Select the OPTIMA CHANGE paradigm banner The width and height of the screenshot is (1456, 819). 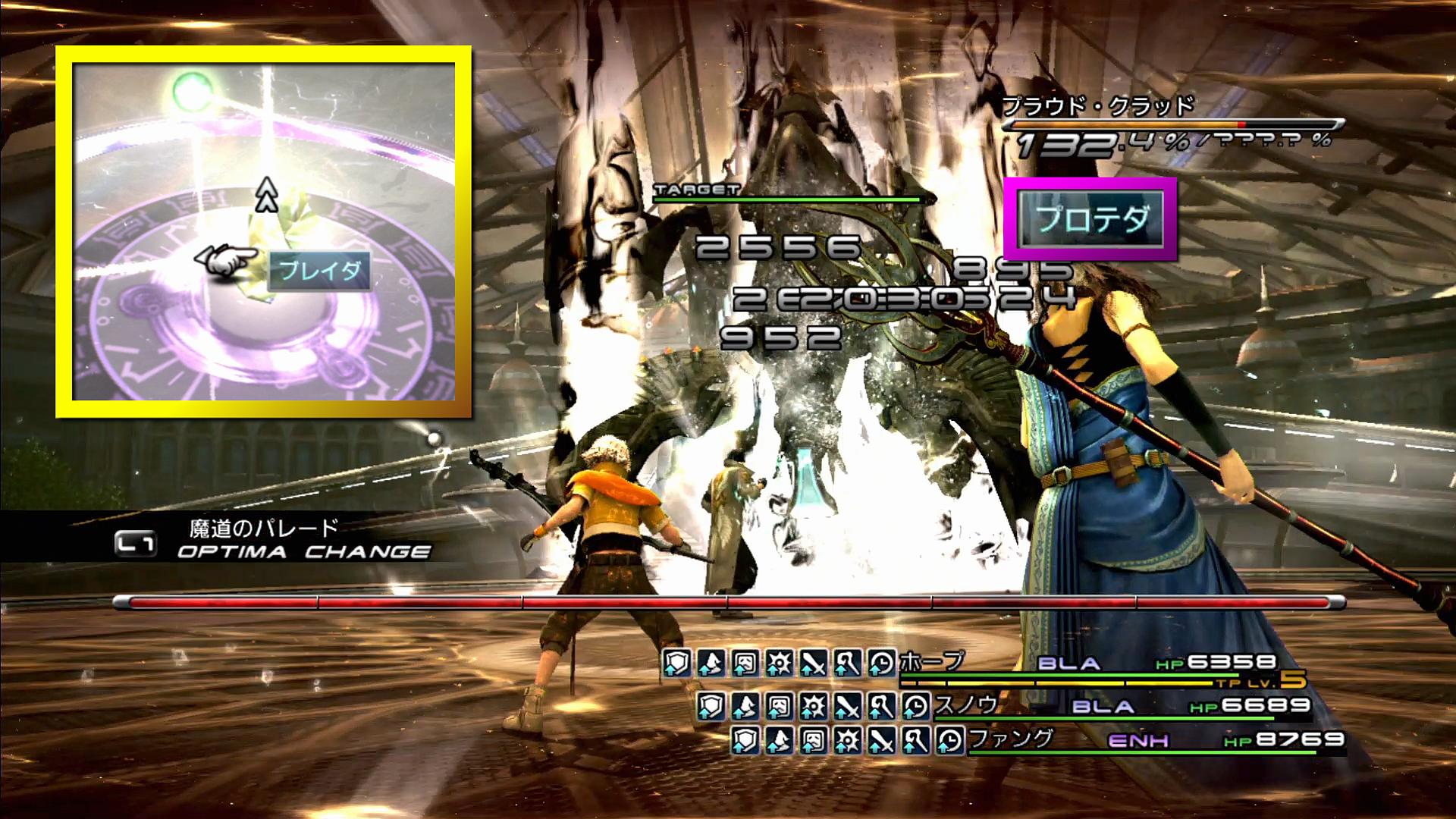click(303, 551)
